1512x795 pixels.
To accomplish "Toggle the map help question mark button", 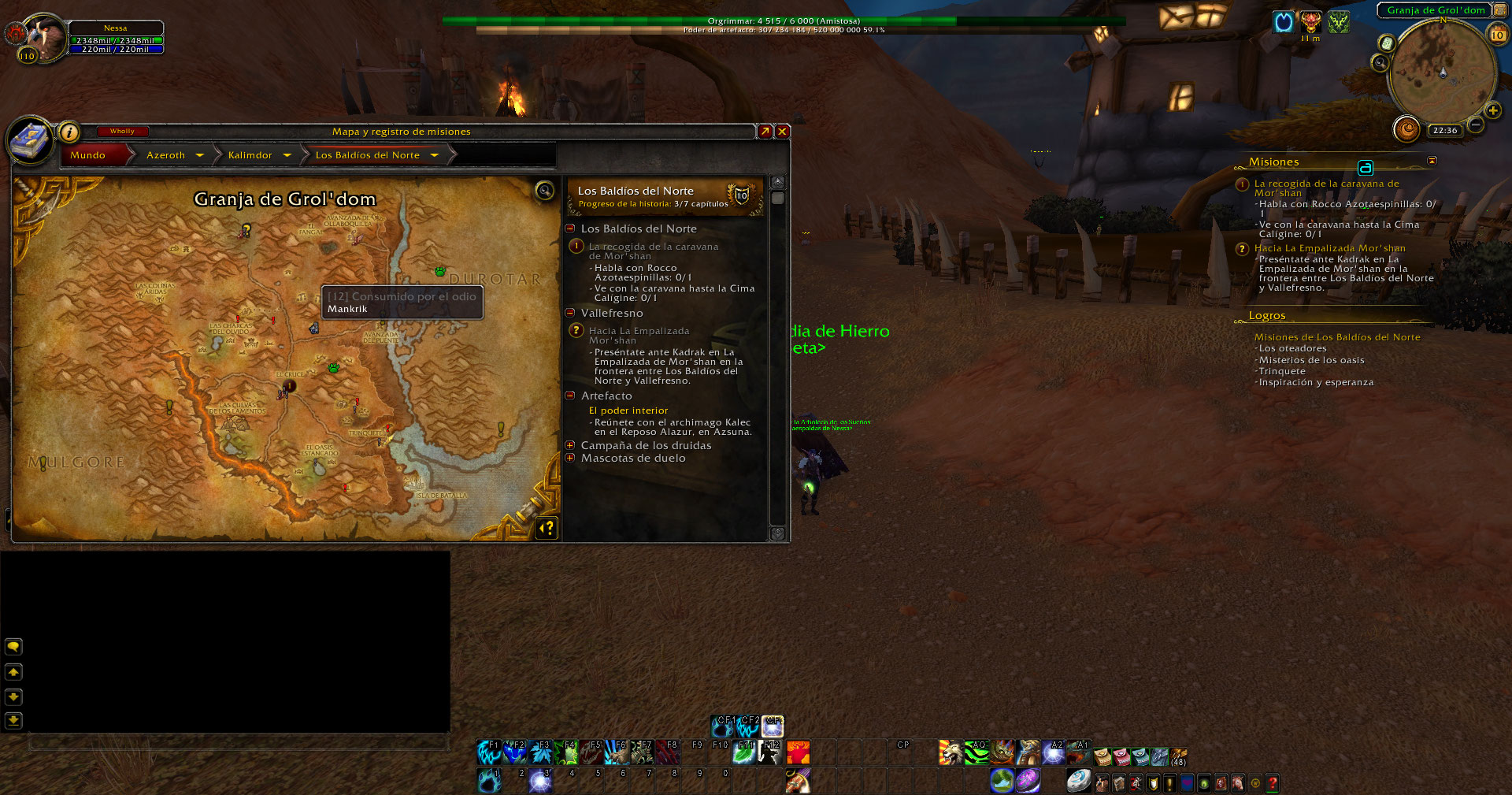I will 547,527.
